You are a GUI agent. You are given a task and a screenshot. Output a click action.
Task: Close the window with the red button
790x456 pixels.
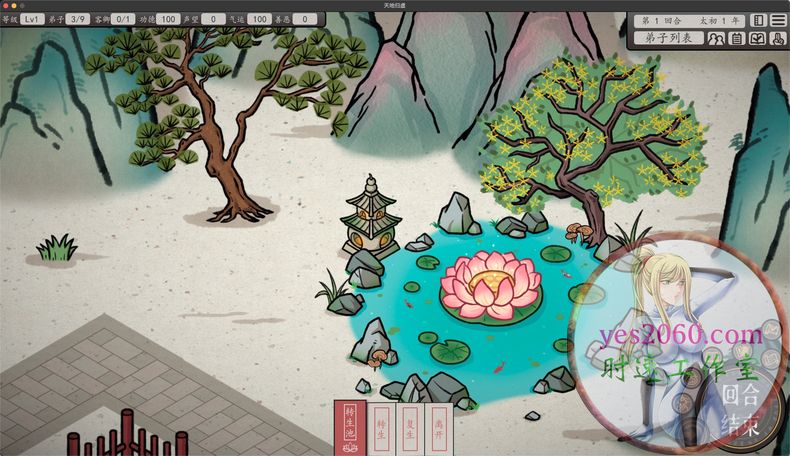click(7, 5)
